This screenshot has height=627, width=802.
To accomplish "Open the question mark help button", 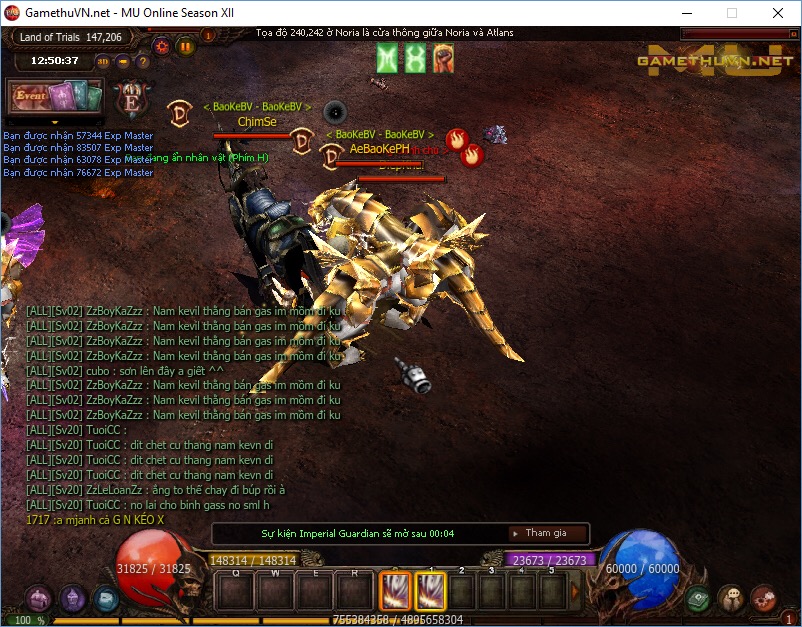I will pos(143,61).
